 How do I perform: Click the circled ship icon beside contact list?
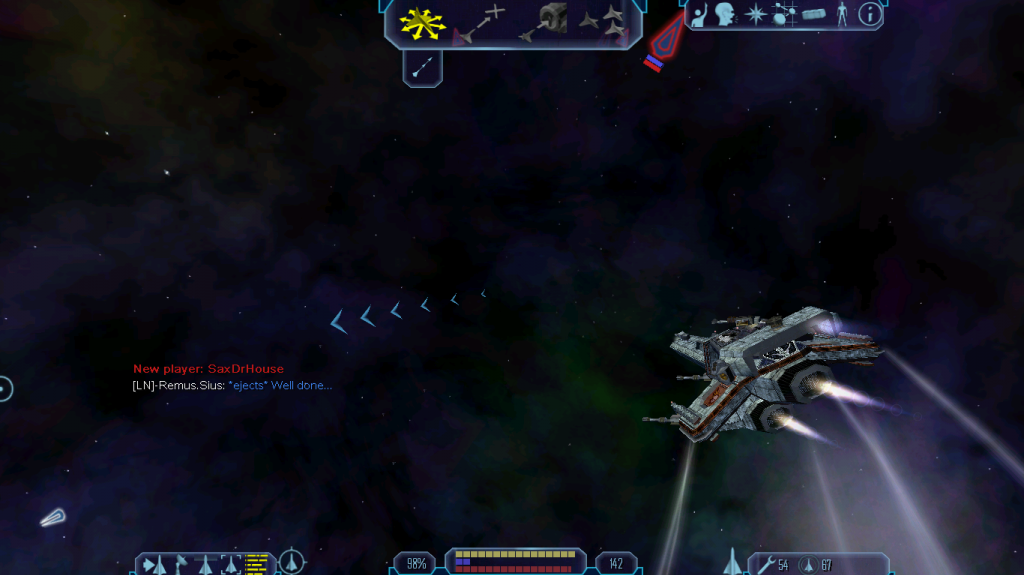(x=291, y=562)
